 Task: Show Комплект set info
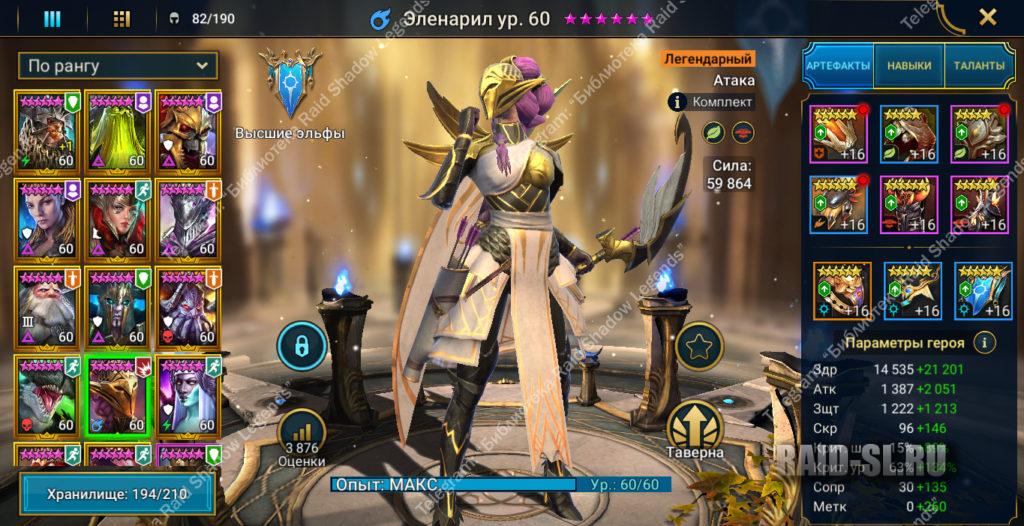[711, 101]
